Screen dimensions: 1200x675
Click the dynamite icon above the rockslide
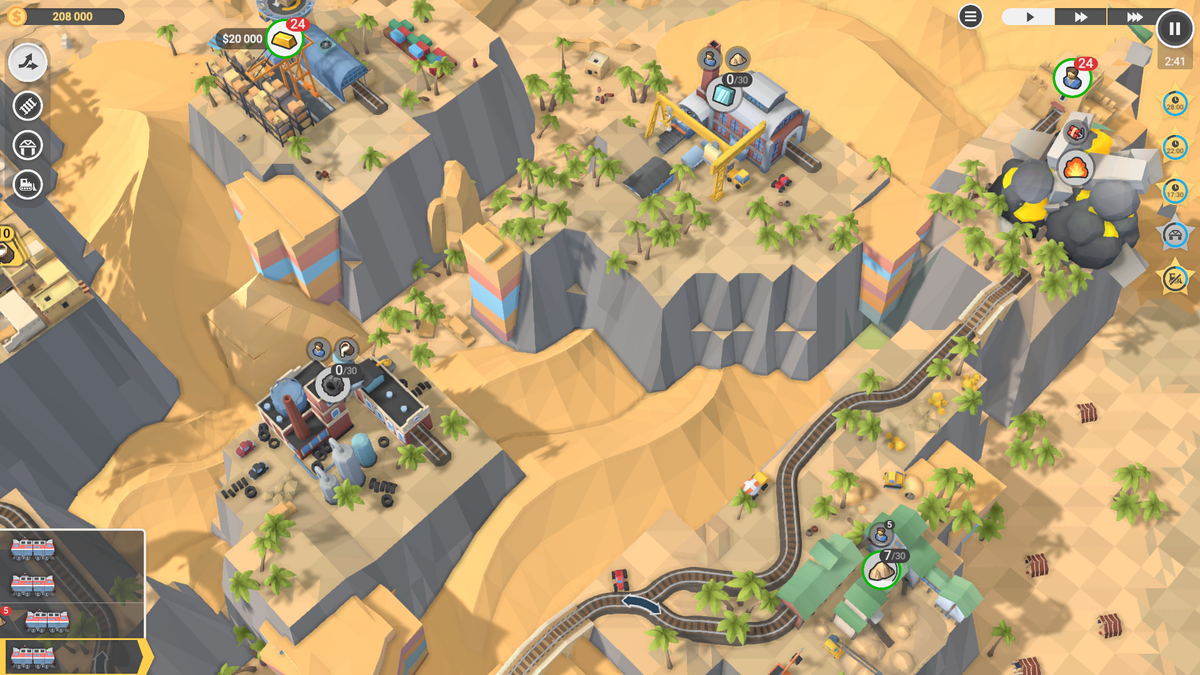point(1076,131)
